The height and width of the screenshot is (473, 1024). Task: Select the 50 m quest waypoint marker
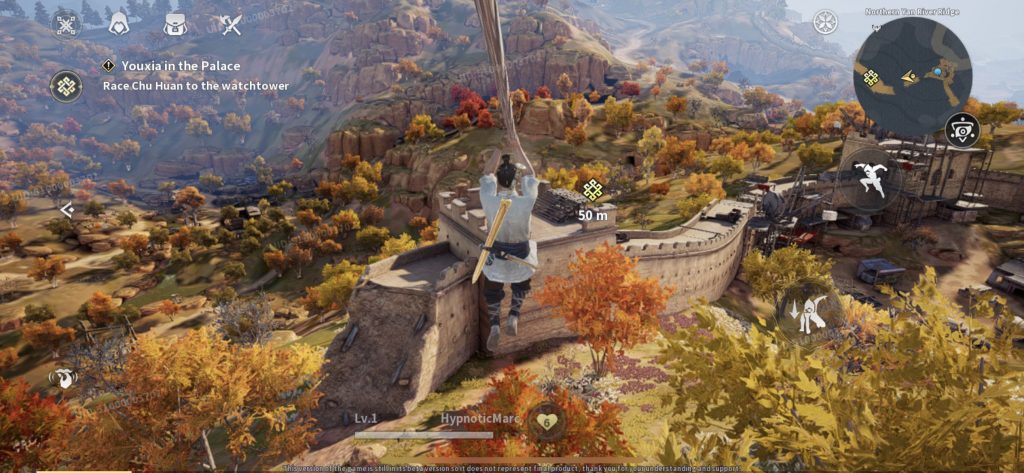593,190
